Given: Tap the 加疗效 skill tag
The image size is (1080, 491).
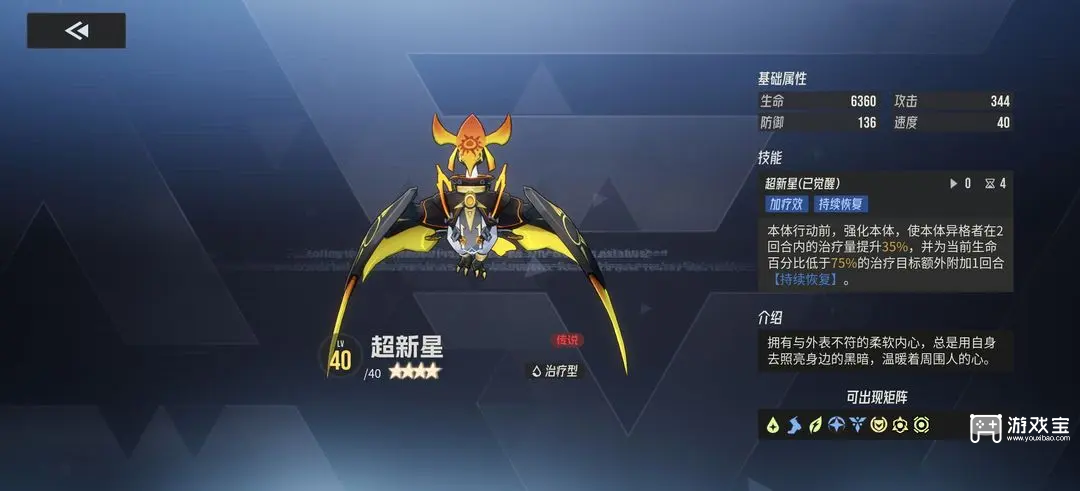Looking at the screenshot, I should click(786, 204).
